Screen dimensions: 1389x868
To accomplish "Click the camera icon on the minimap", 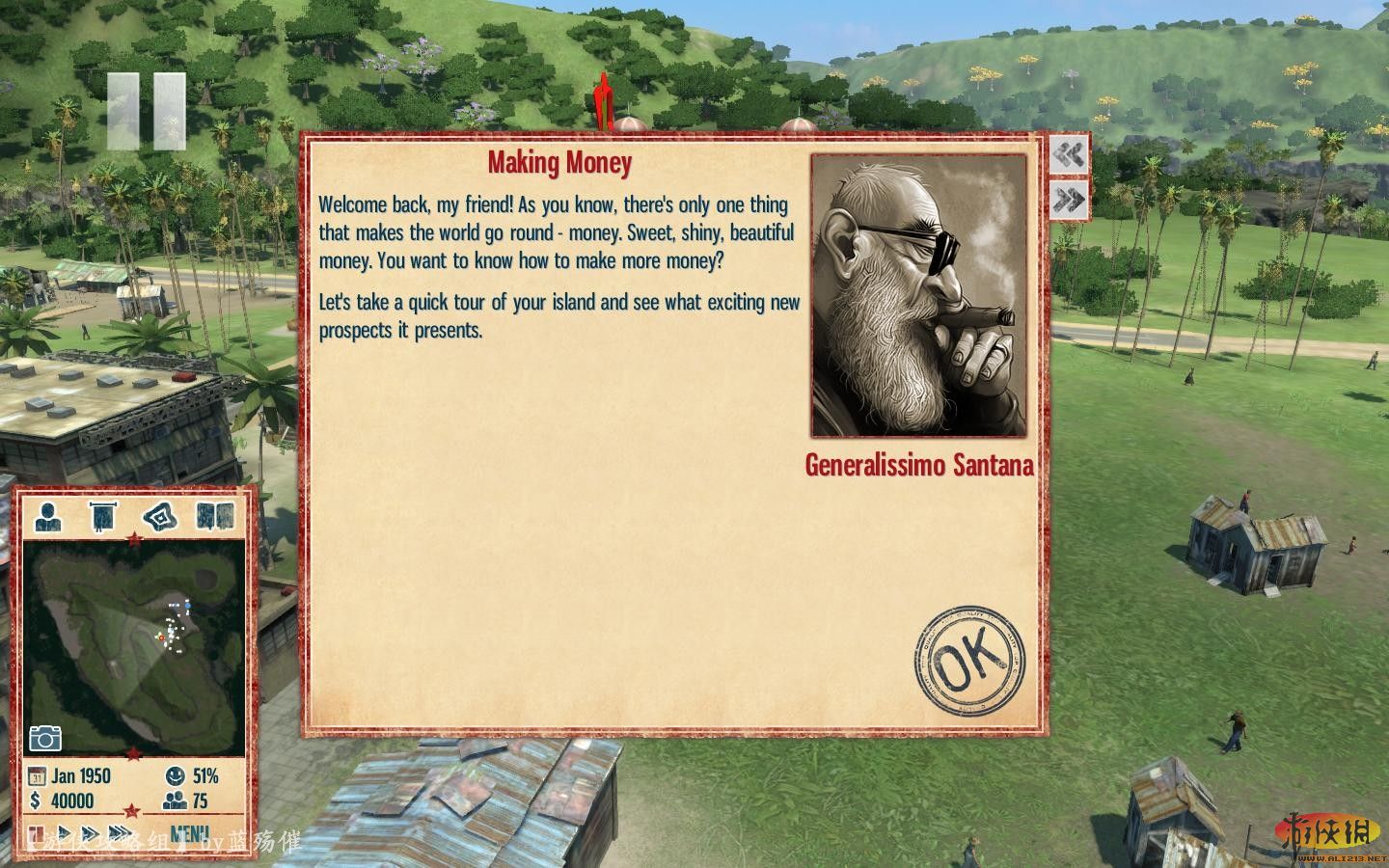I will pyautogui.click(x=44, y=738).
